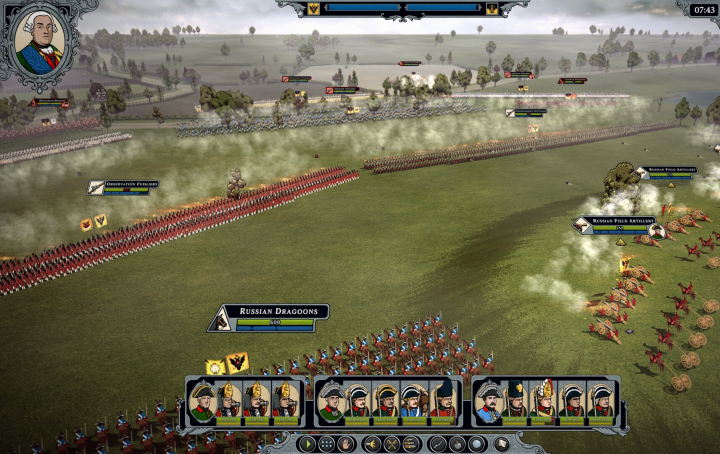The image size is (720, 454).
Task: Select the general portrait in the corner
Action: [39, 42]
